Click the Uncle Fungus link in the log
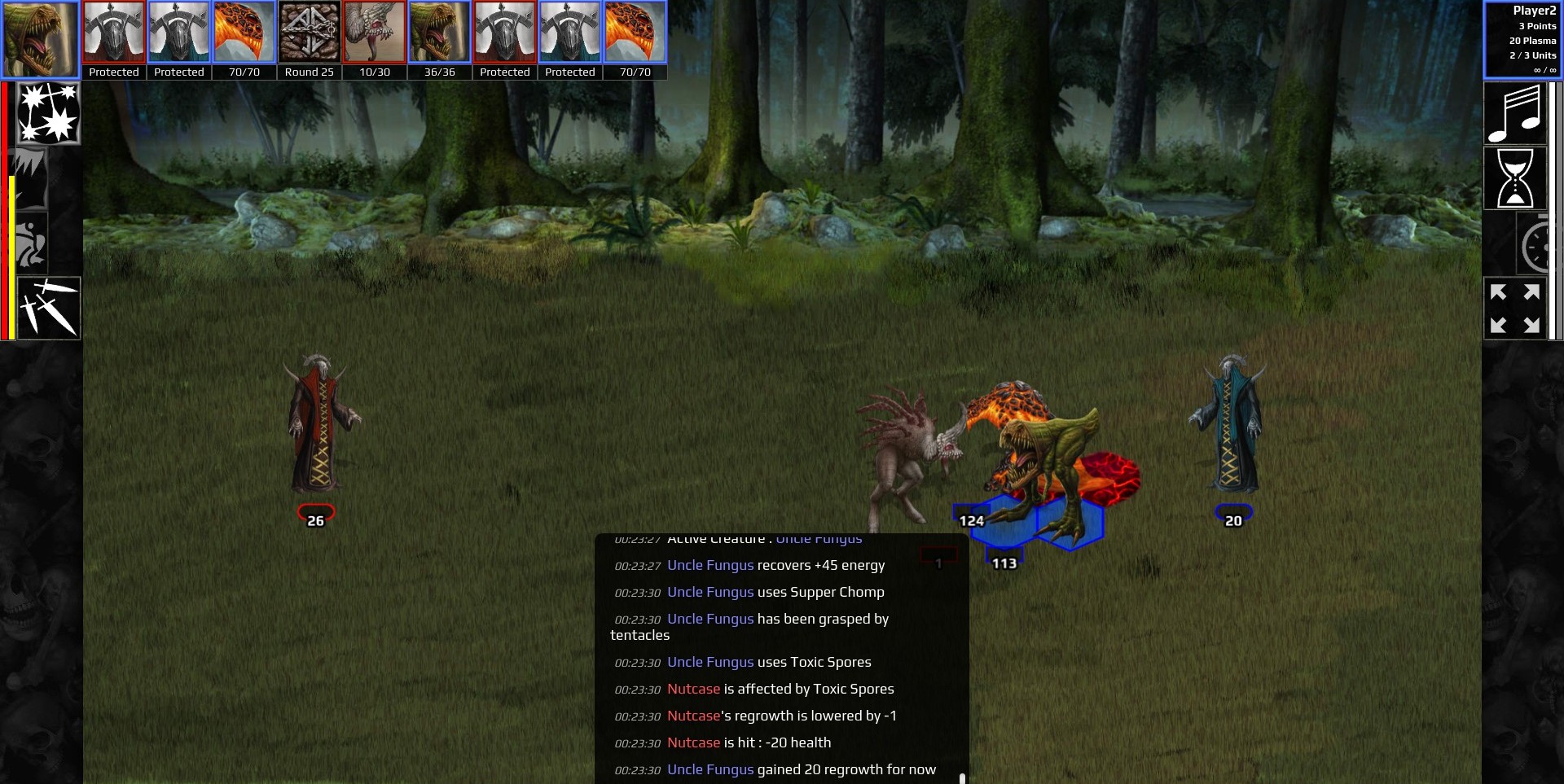 click(710, 565)
